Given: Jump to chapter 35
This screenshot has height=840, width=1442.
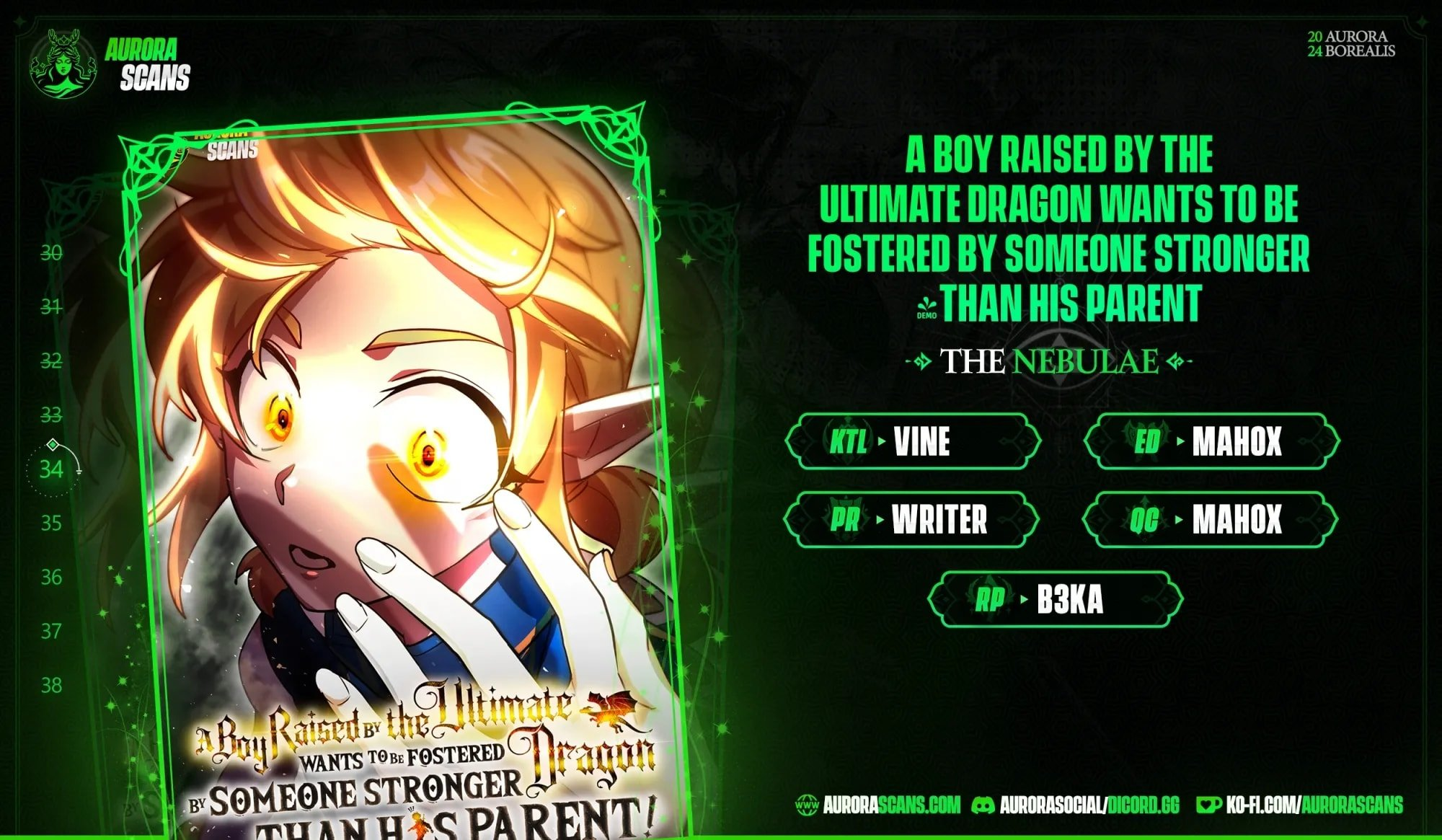Looking at the screenshot, I should point(51,523).
